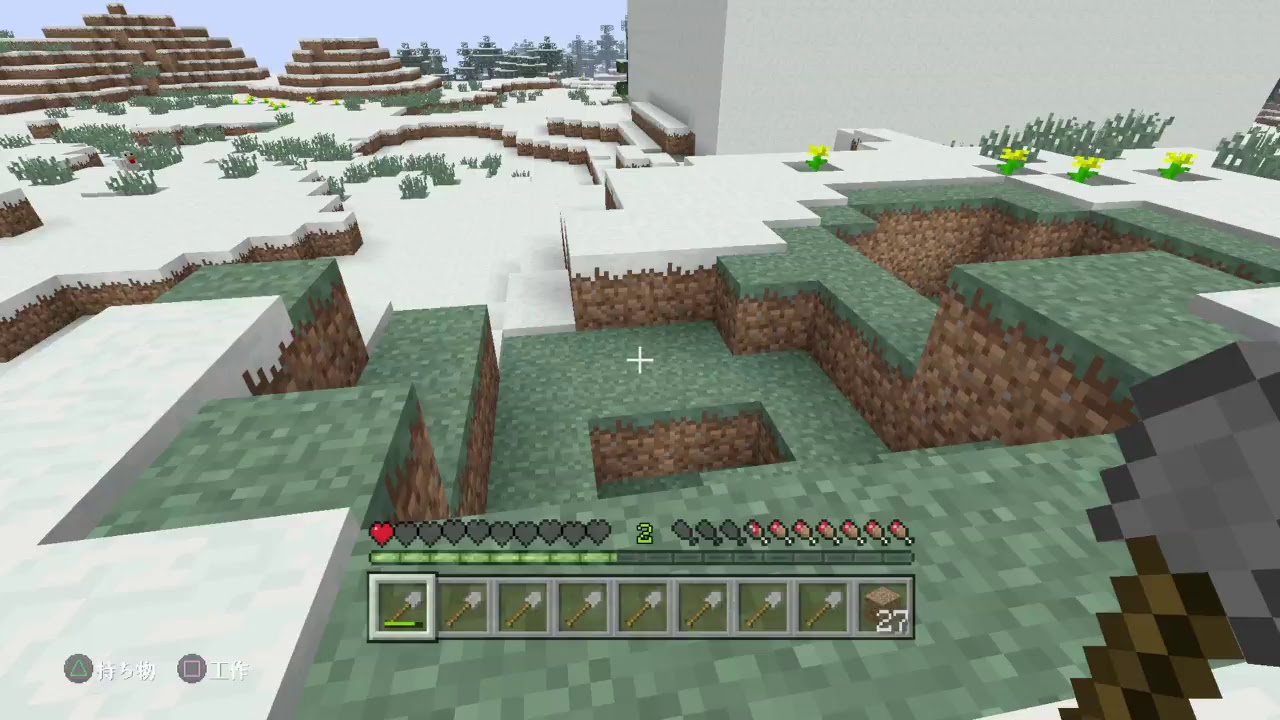
Task: Select the shovel in the fourth hotbar slot
Action: (x=581, y=604)
